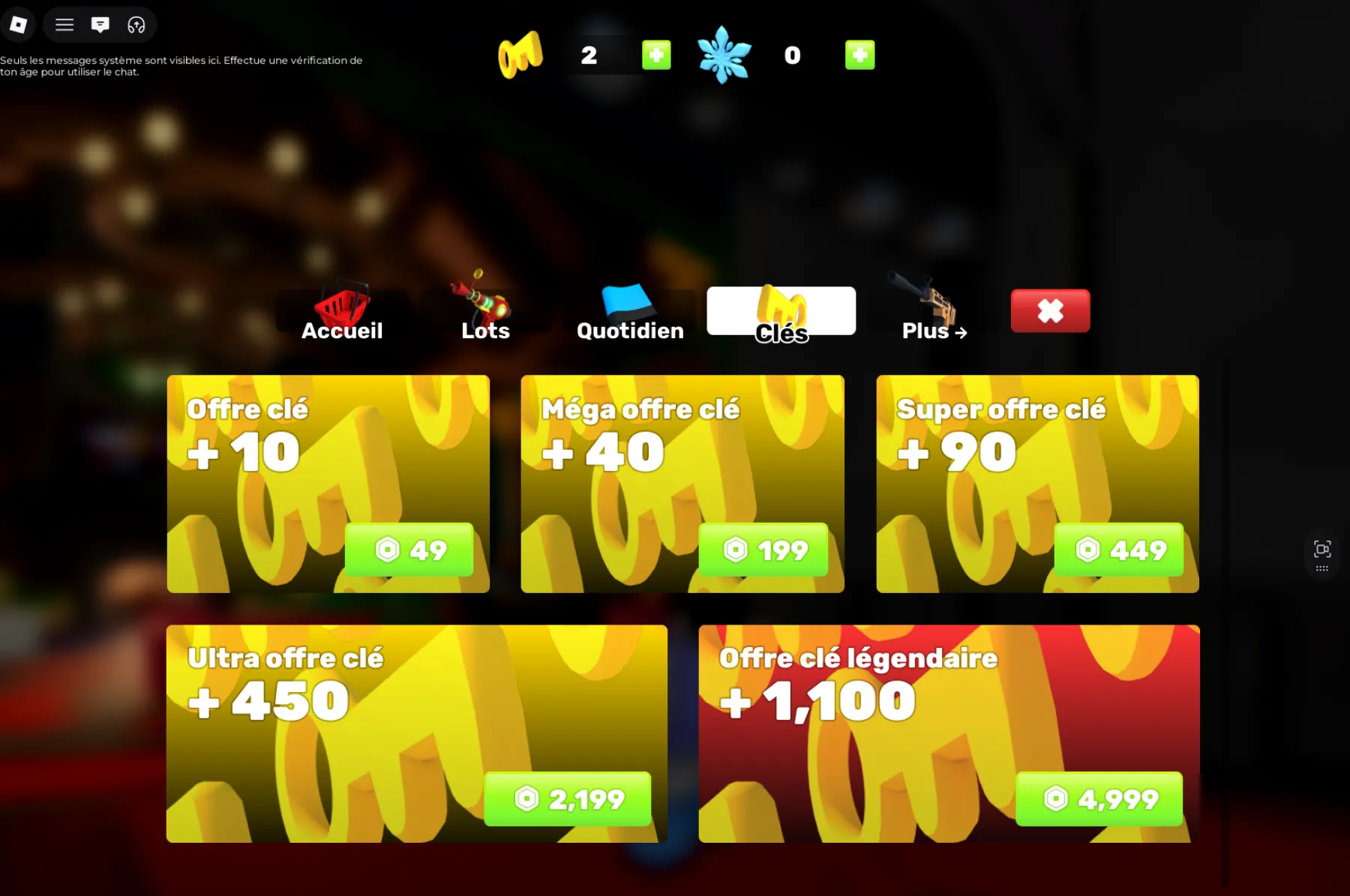The image size is (1350, 896).
Task: Purchase the Offre clé légendaire for 4,999
Action: pos(1099,799)
